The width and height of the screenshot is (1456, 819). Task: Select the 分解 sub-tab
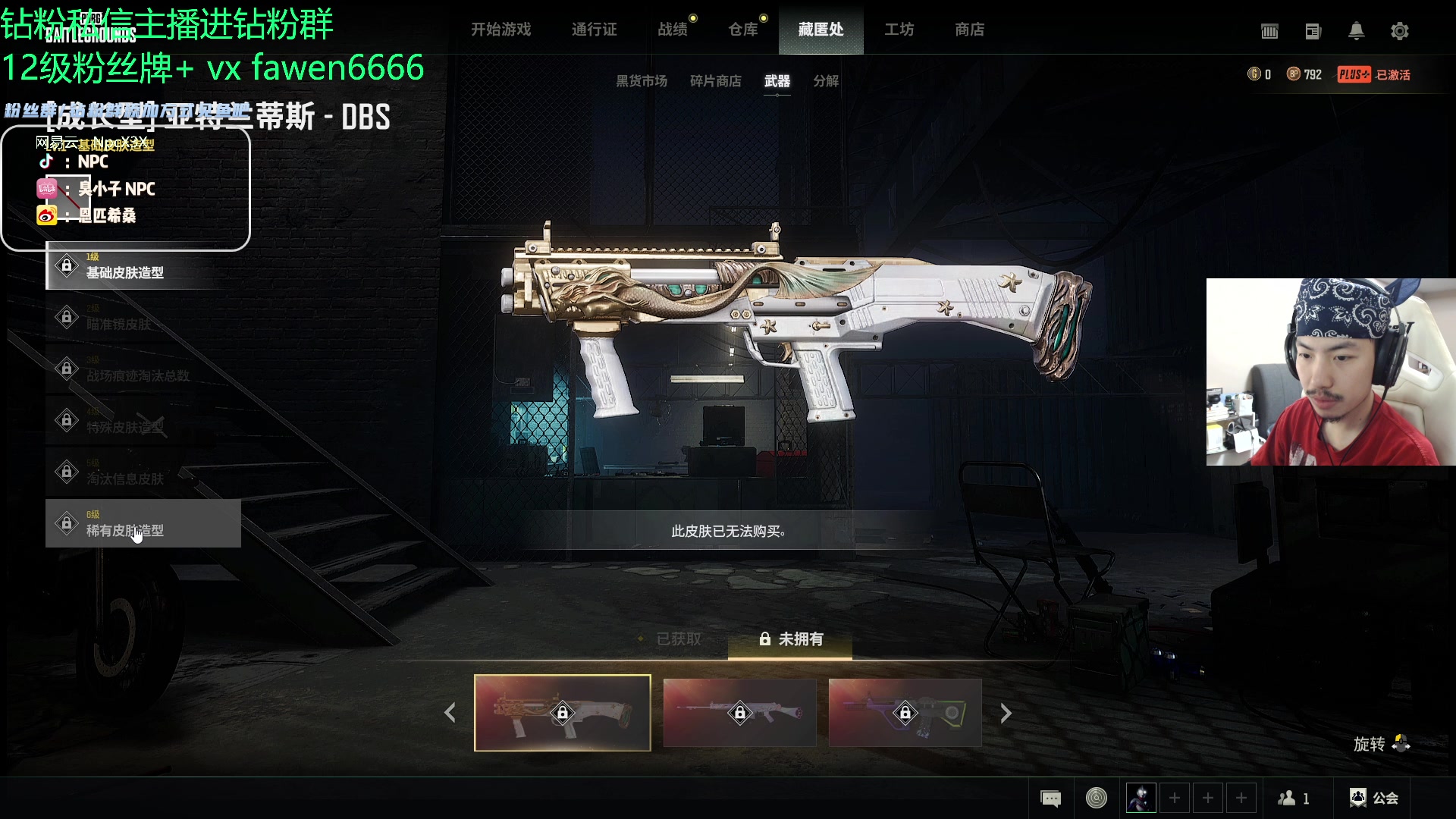[826, 81]
